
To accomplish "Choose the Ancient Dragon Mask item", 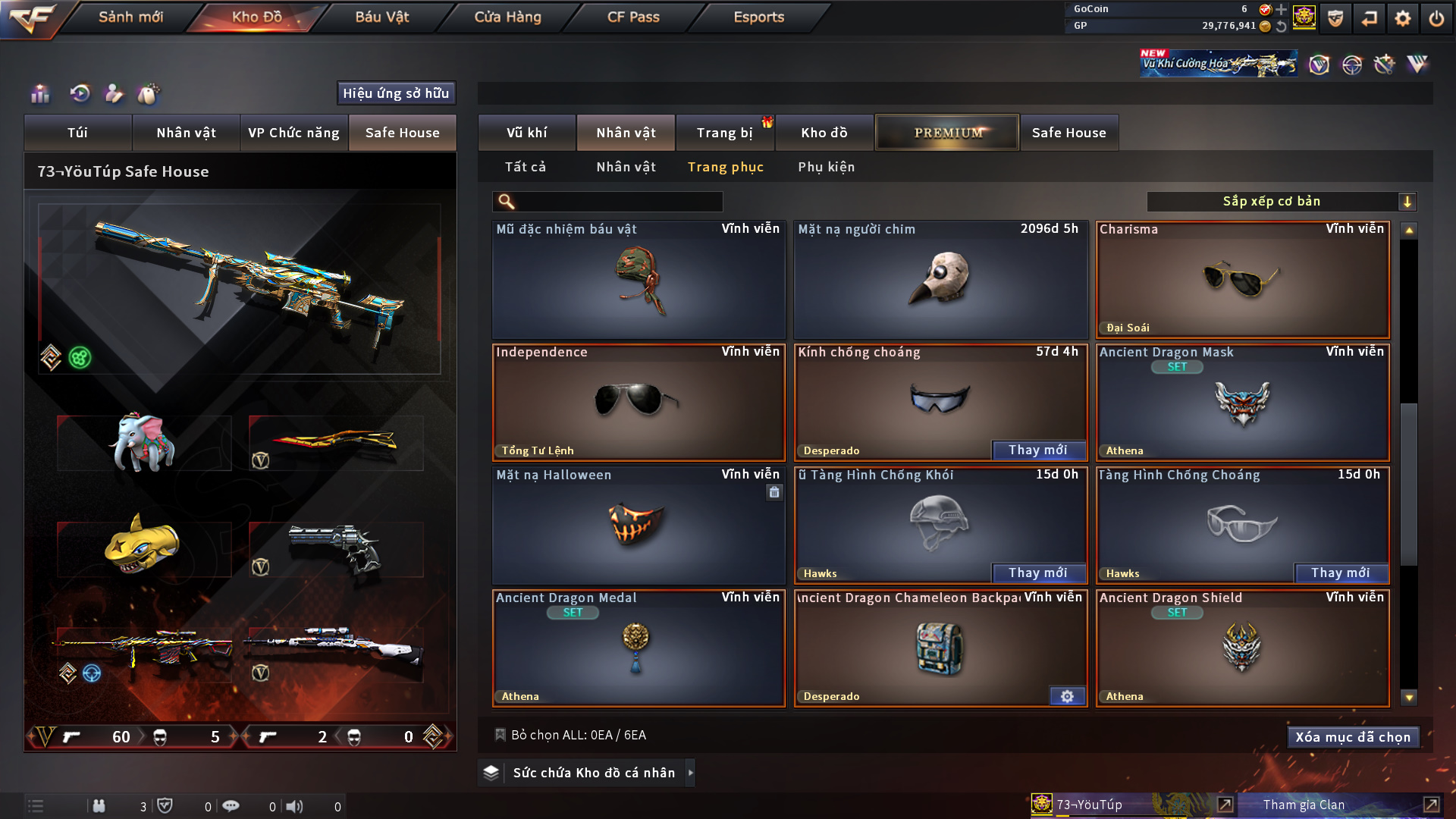I will (x=1242, y=403).
